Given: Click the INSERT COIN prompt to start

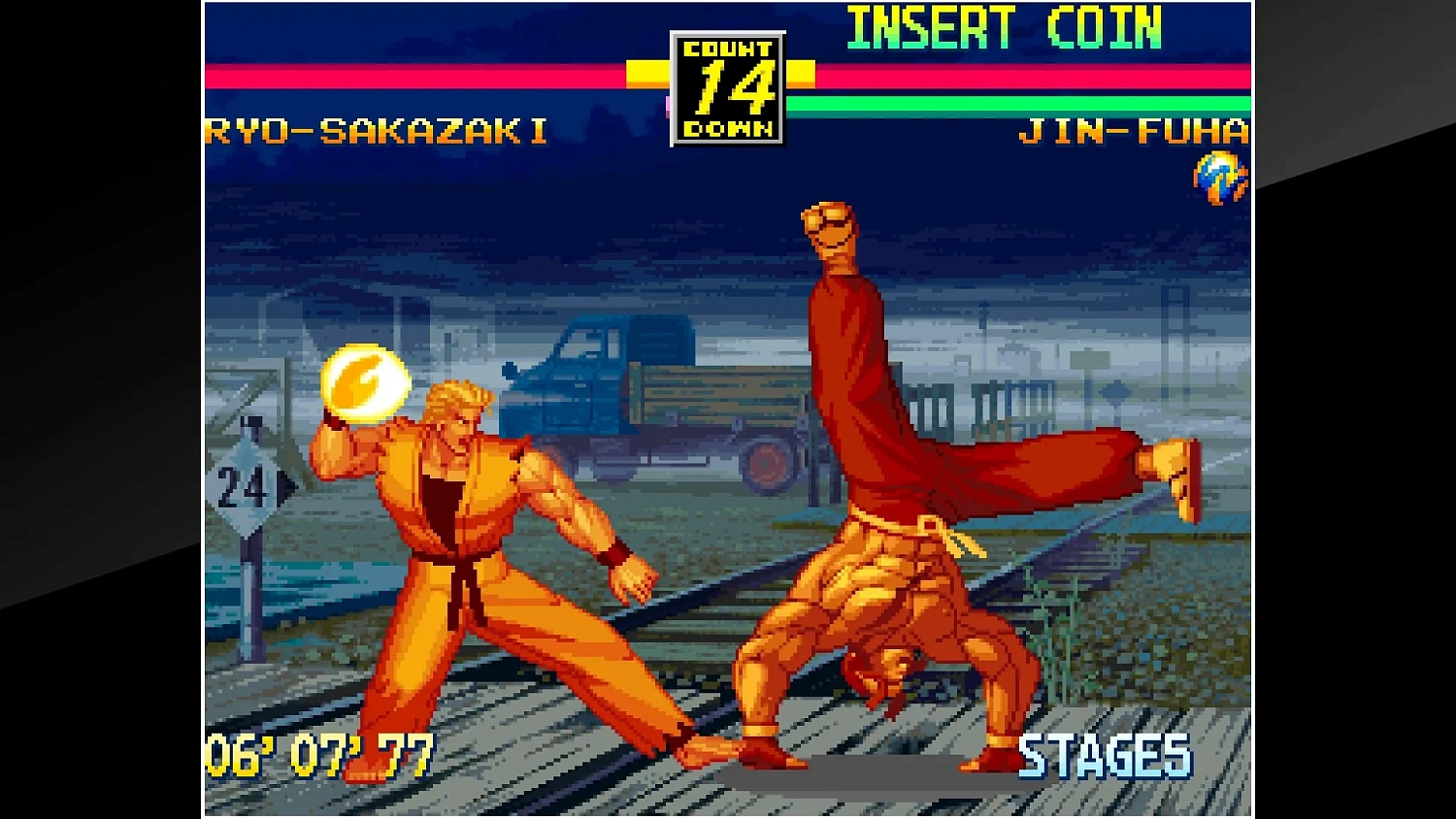Looking at the screenshot, I should click(x=1005, y=29).
